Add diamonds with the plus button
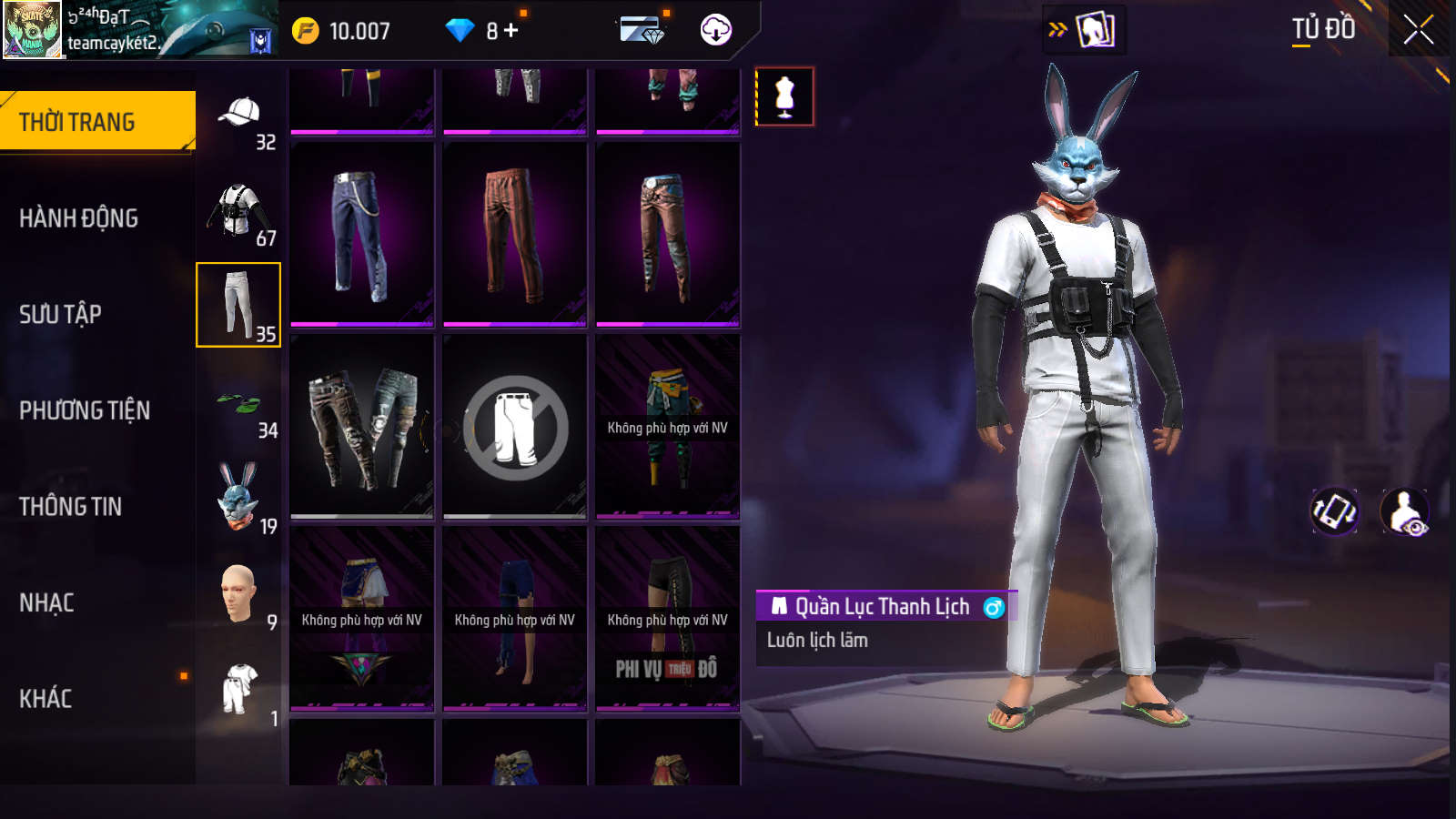This screenshot has height=819, width=1456. [x=511, y=31]
